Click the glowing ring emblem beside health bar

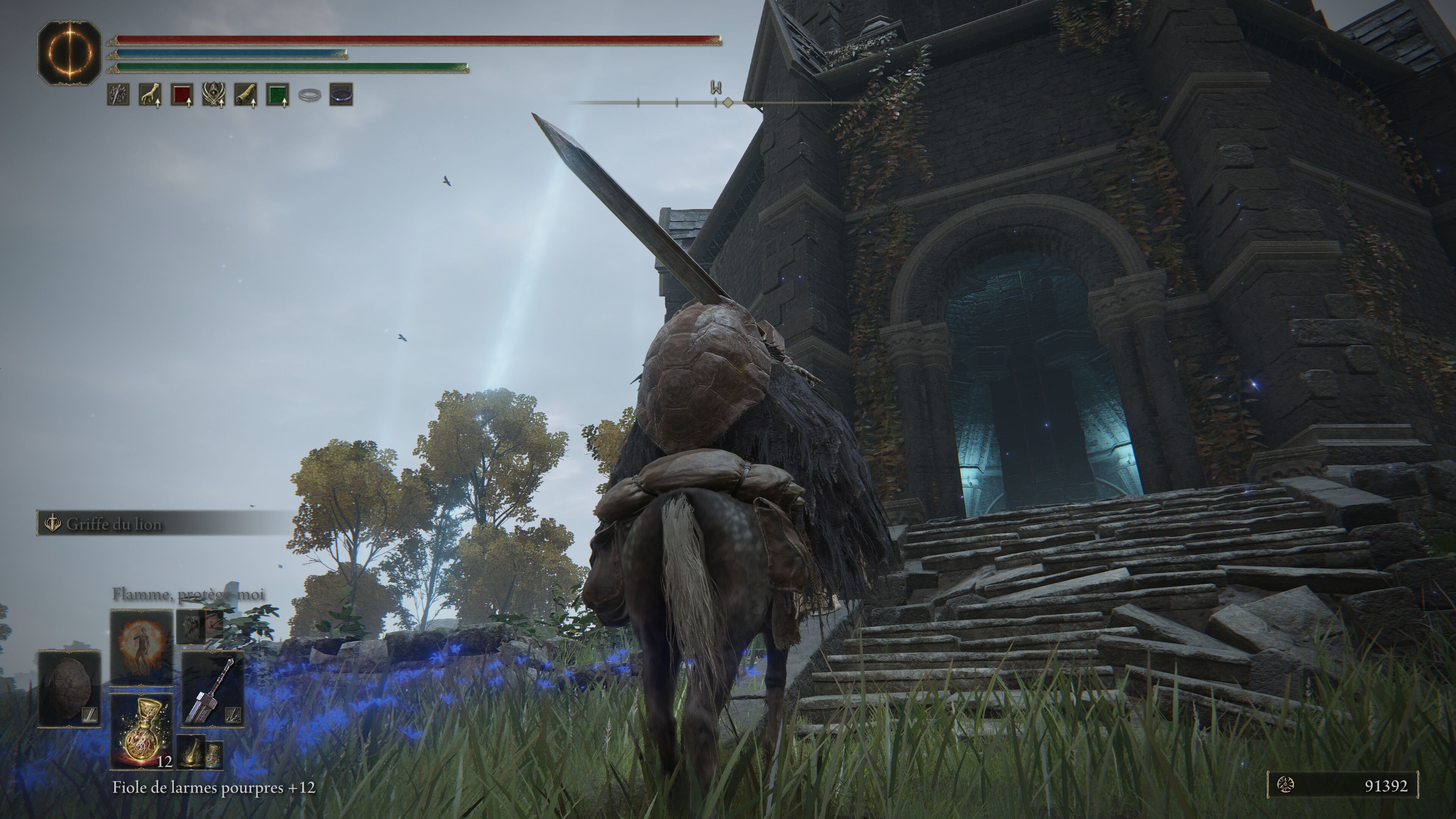click(x=69, y=53)
